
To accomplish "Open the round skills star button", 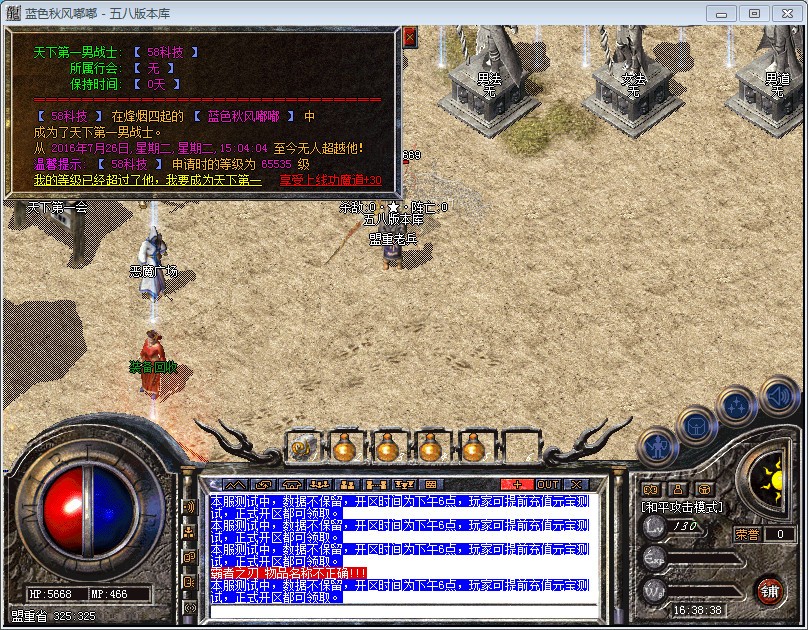I will pyautogui.click(x=737, y=407).
